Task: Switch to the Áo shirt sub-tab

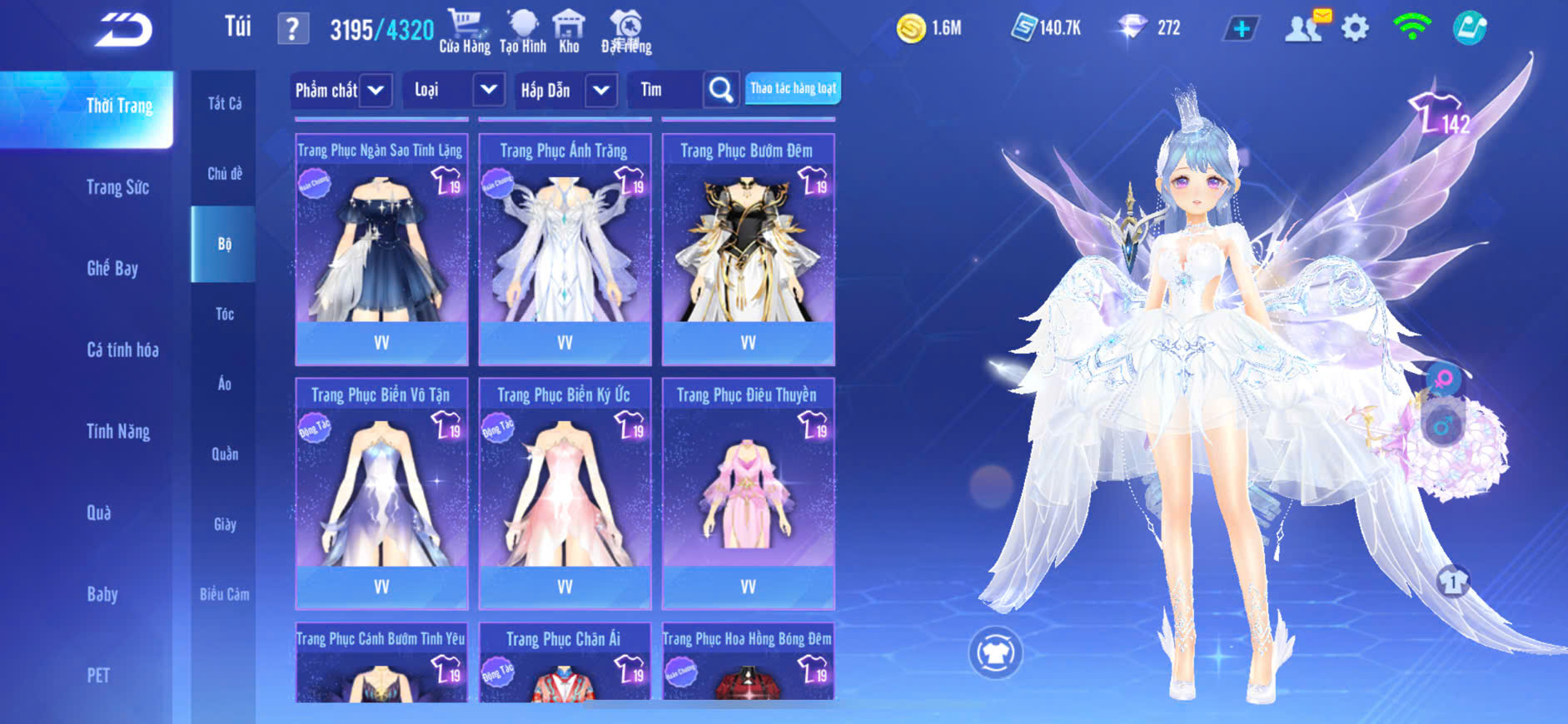Action: [x=224, y=384]
